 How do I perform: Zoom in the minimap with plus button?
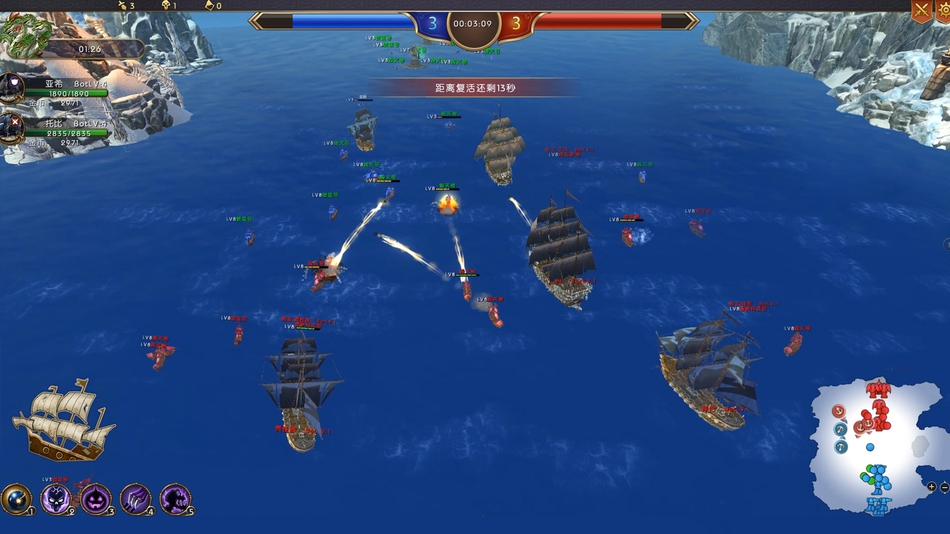[932, 487]
